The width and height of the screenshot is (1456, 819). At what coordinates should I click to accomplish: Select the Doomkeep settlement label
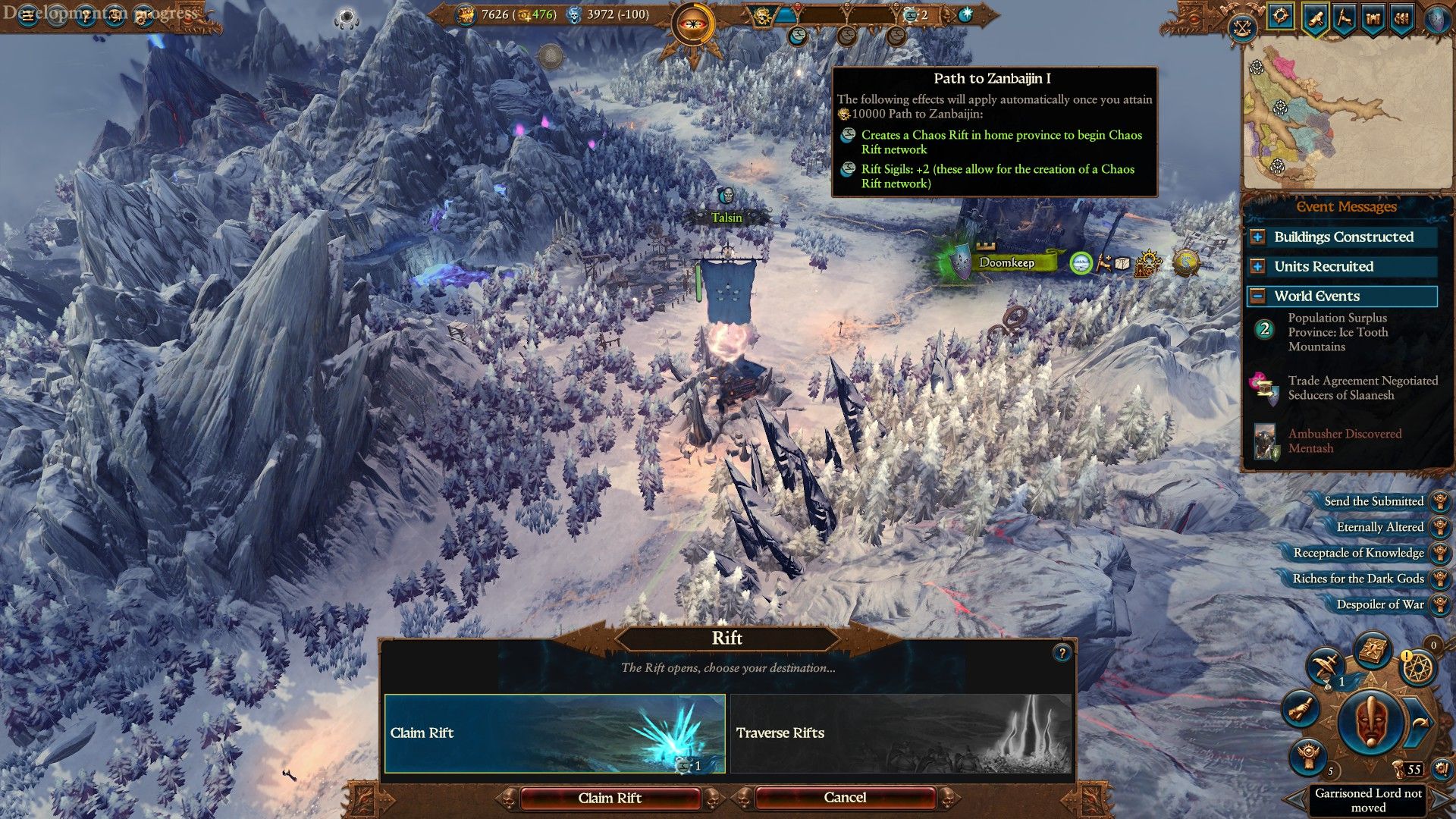click(x=1006, y=262)
